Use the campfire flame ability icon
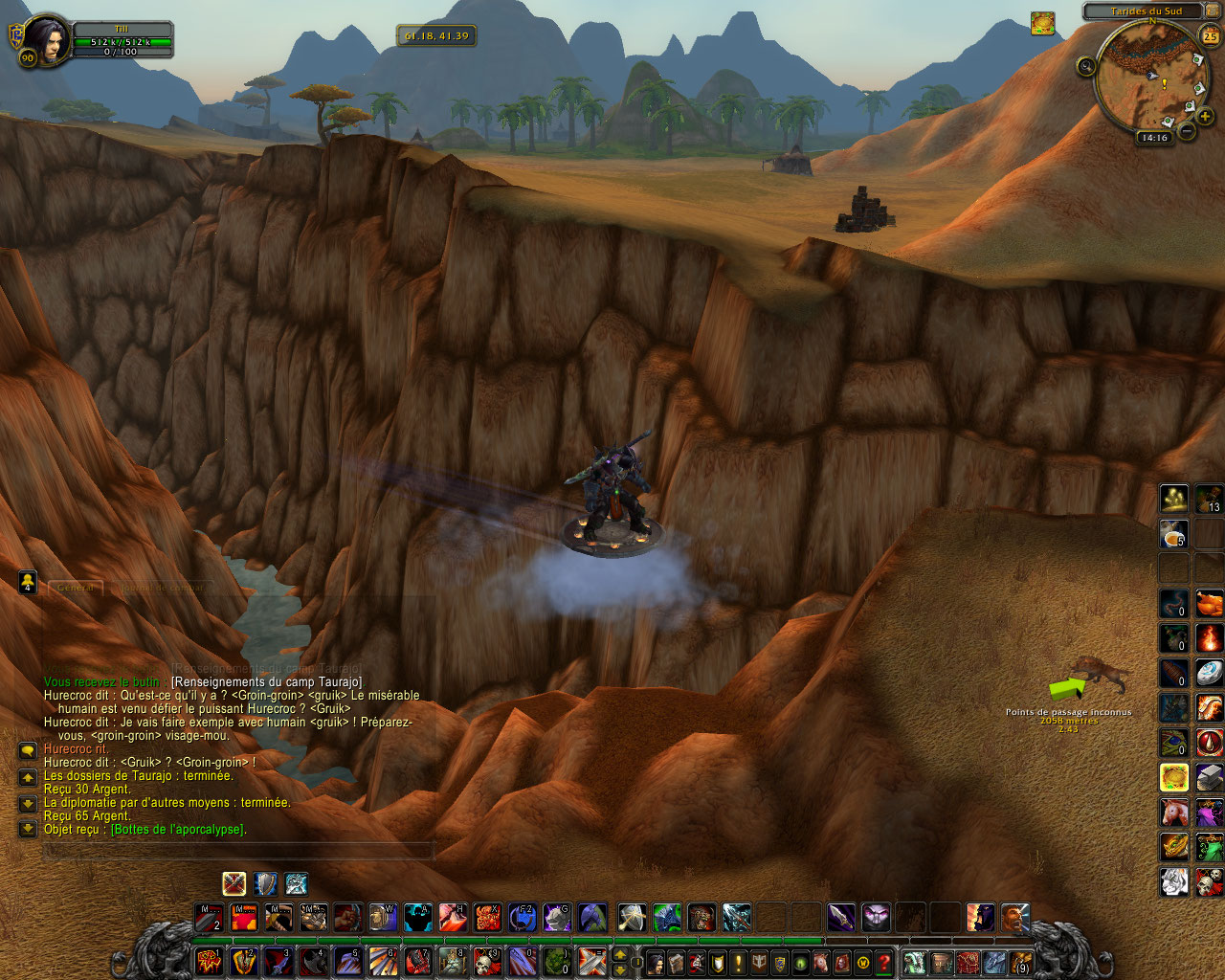The height and width of the screenshot is (980, 1225). (x=1209, y=637)
